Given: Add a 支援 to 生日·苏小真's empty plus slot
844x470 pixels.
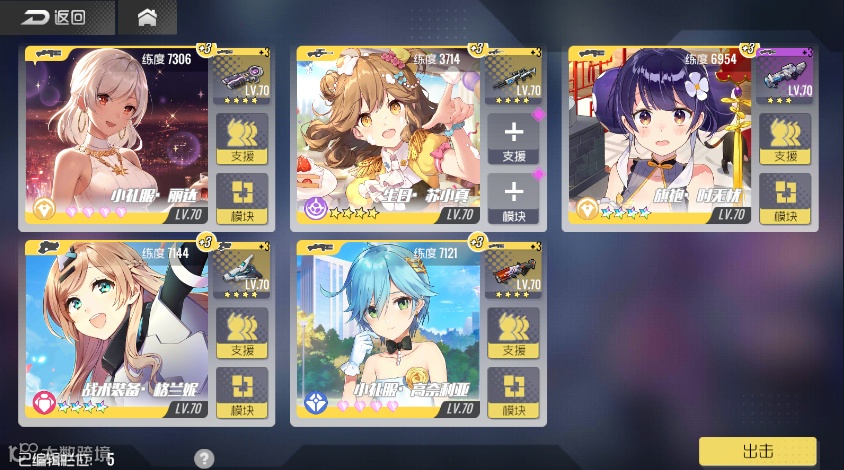Looking at the screenshot, I should pyautogui.click(x=513, y=138).
